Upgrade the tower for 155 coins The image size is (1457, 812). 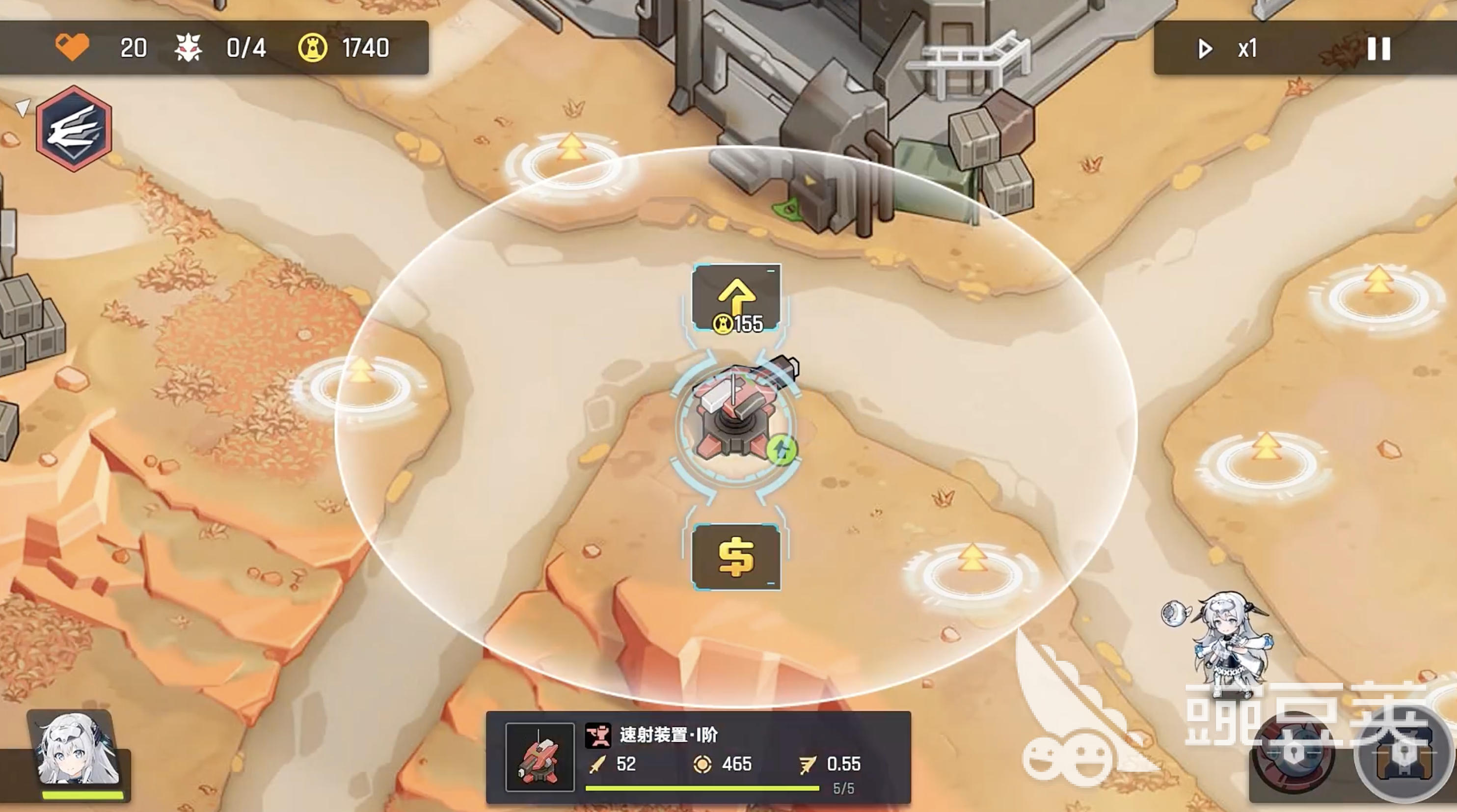(x=736, y=298)
